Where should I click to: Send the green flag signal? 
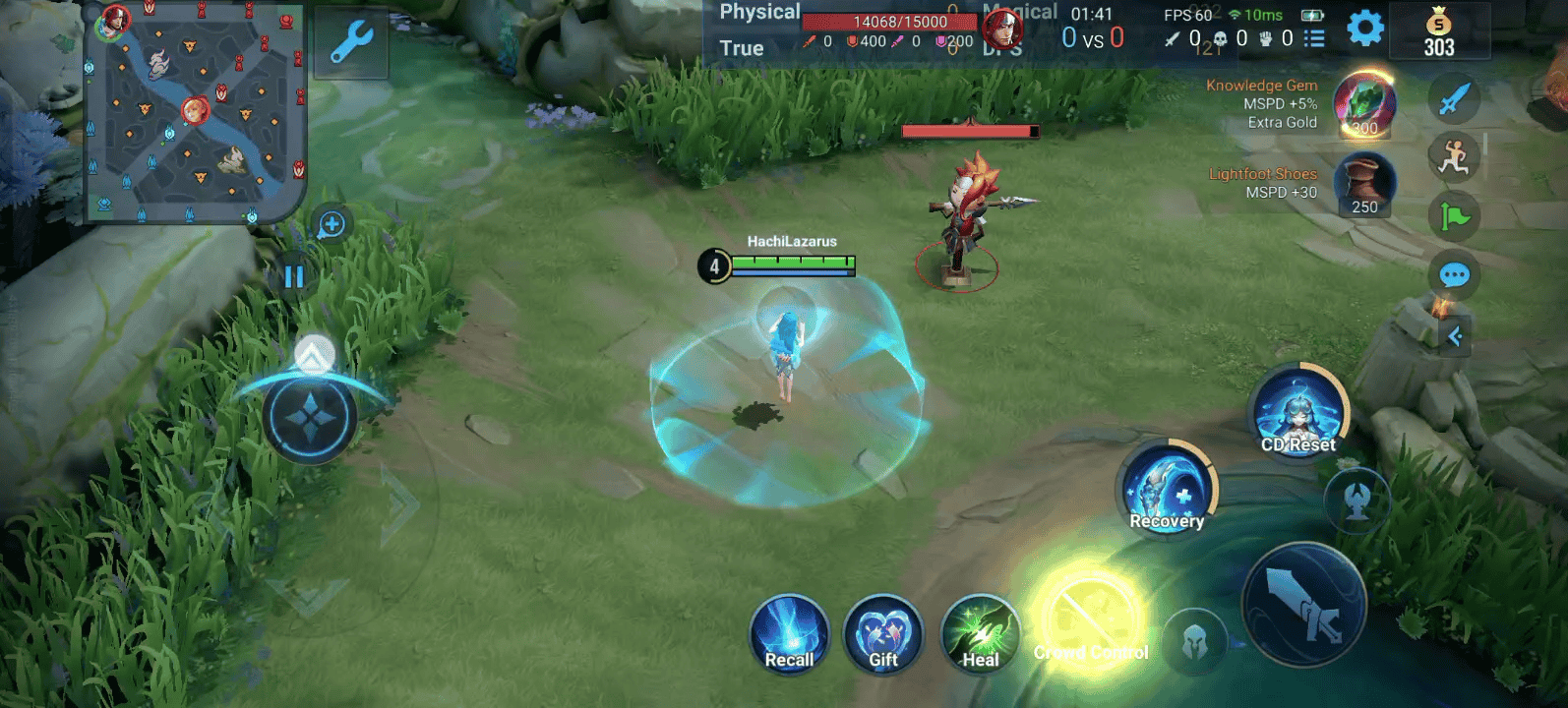click(1454, 216)
